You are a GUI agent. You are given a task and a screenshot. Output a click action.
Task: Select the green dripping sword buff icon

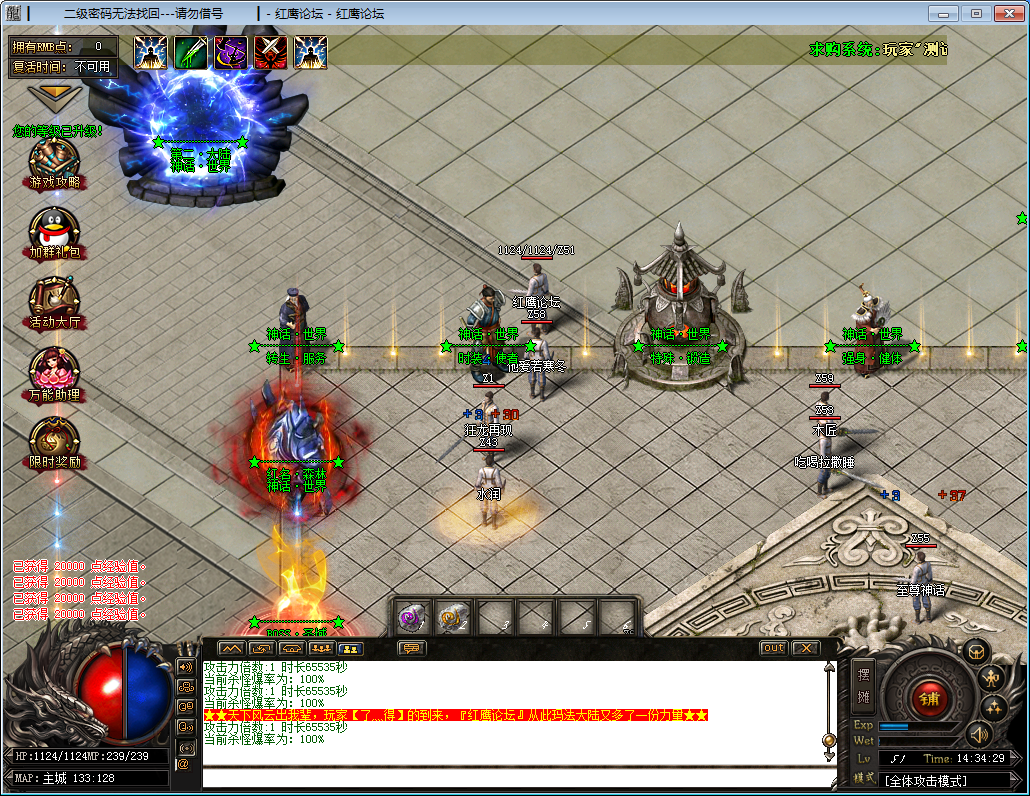(191, 53)
